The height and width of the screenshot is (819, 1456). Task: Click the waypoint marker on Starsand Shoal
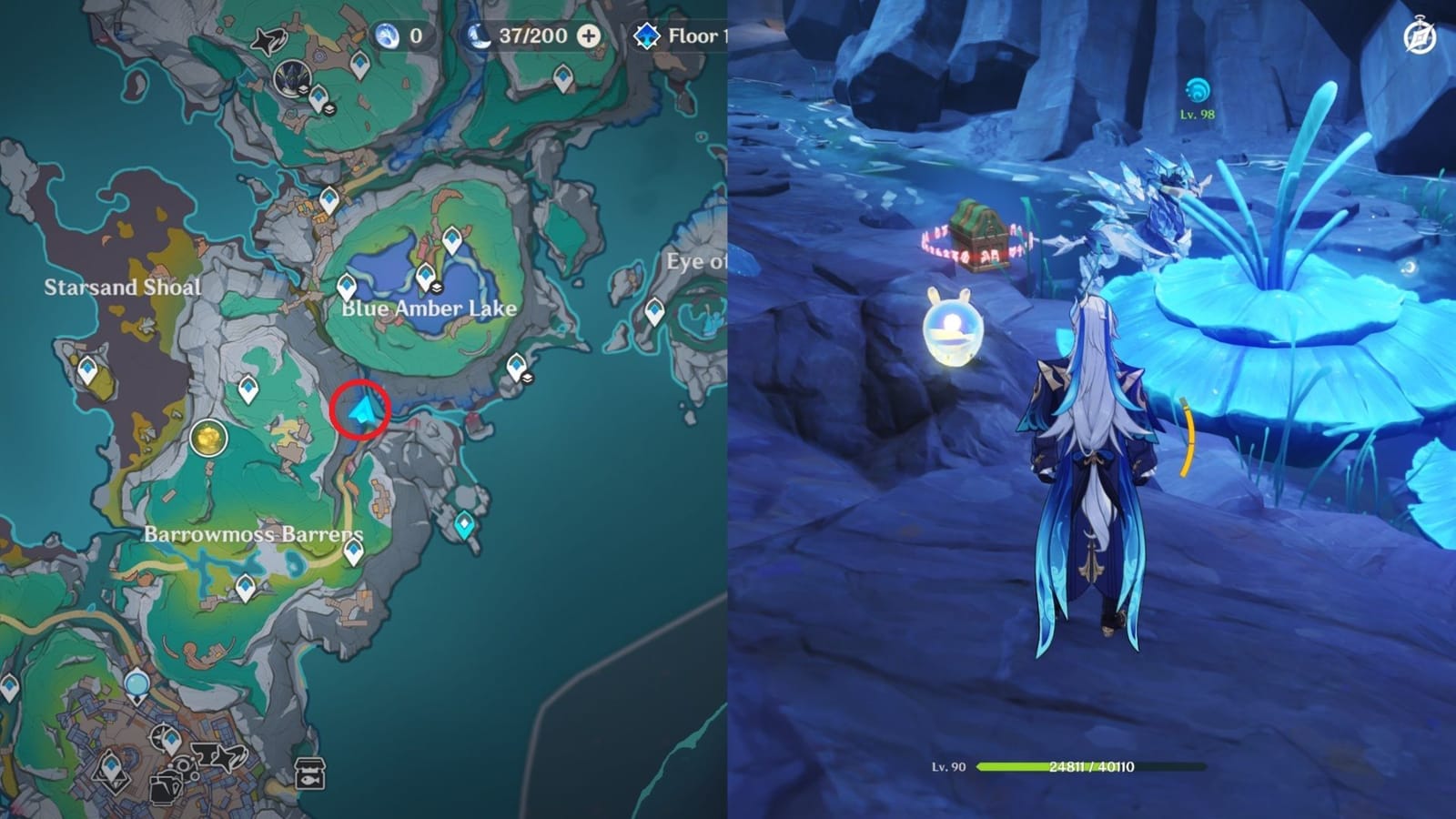(86, 370)
